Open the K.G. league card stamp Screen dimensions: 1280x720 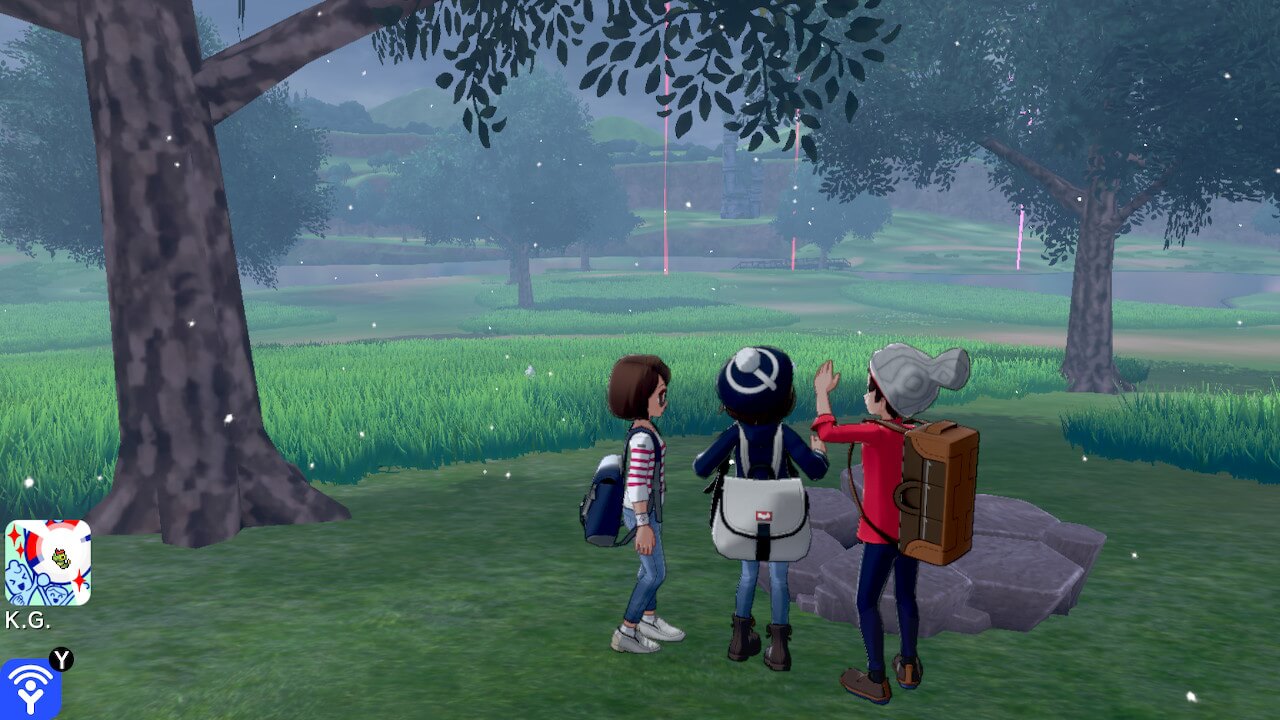click(x=47, y=562)
